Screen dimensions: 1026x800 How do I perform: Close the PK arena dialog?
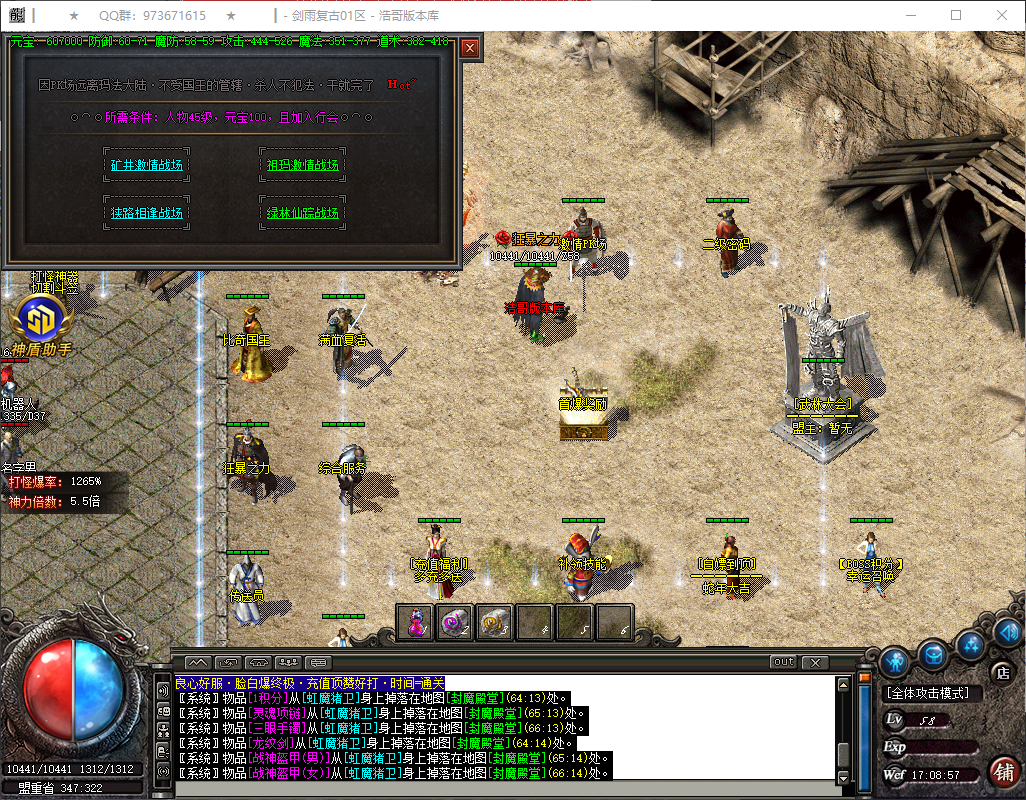(x=470, y=48)
